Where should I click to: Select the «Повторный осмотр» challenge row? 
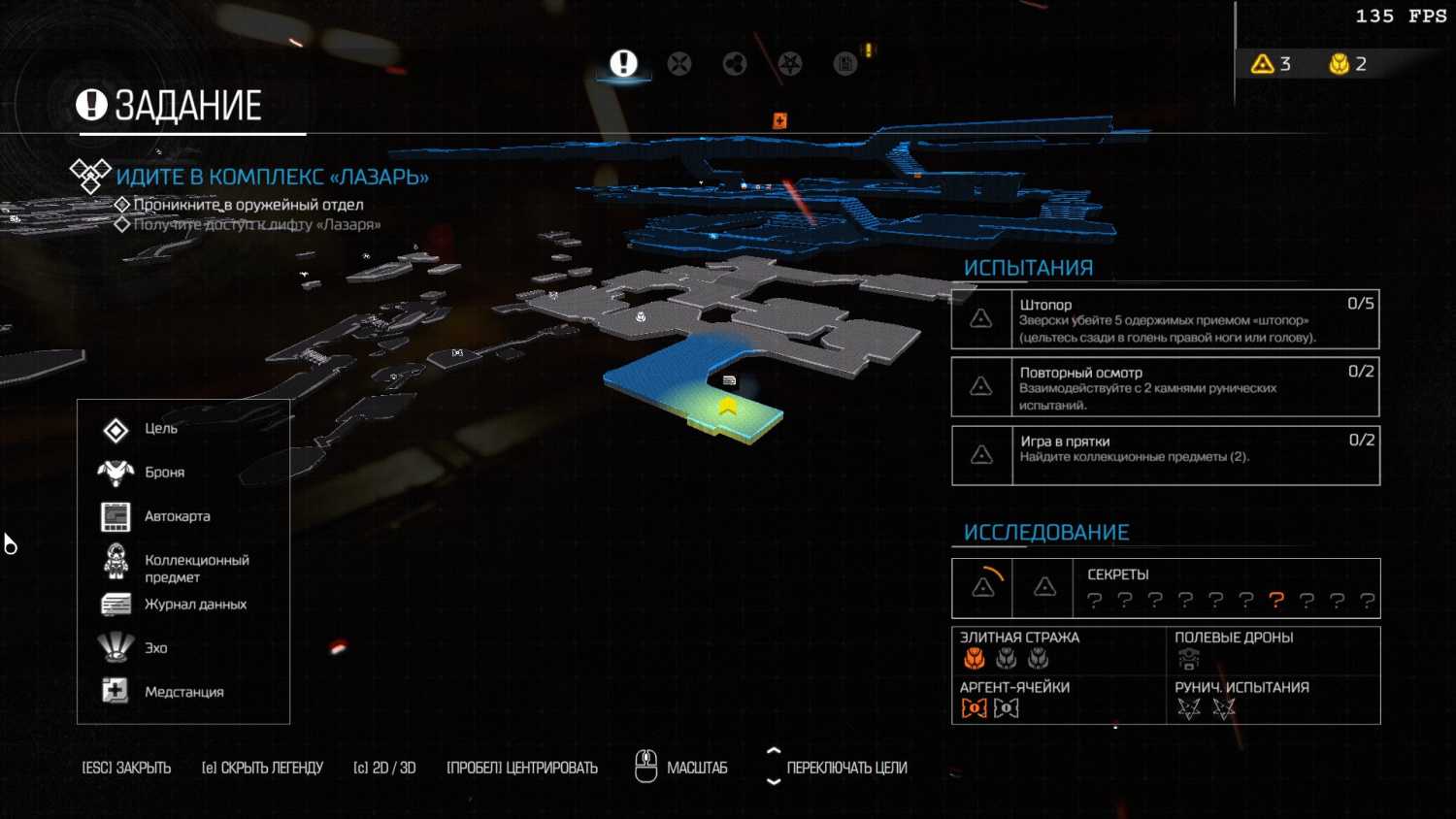point(1165,387)
